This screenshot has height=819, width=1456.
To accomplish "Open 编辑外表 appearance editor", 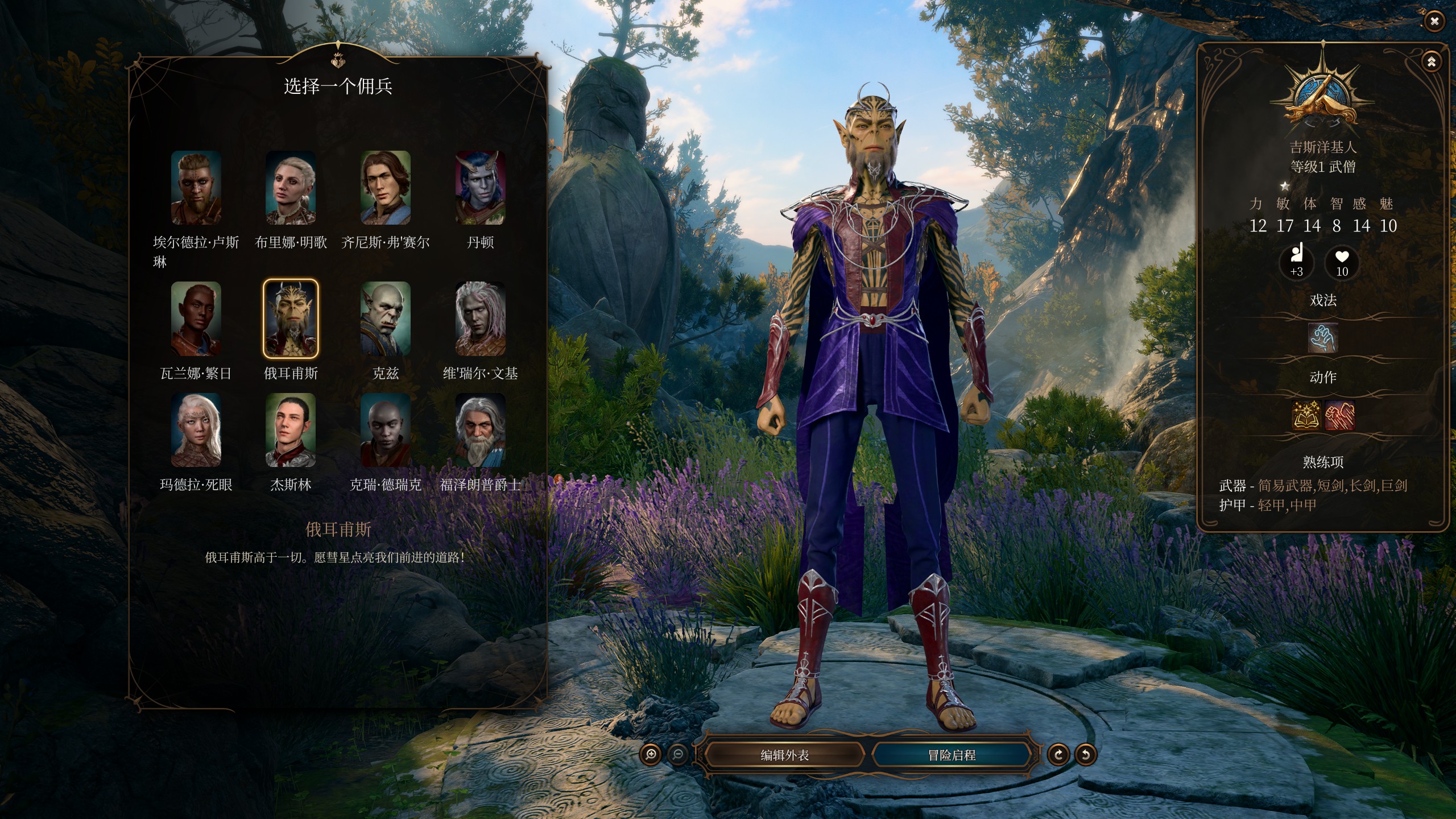I will click(x=784, y=755).
